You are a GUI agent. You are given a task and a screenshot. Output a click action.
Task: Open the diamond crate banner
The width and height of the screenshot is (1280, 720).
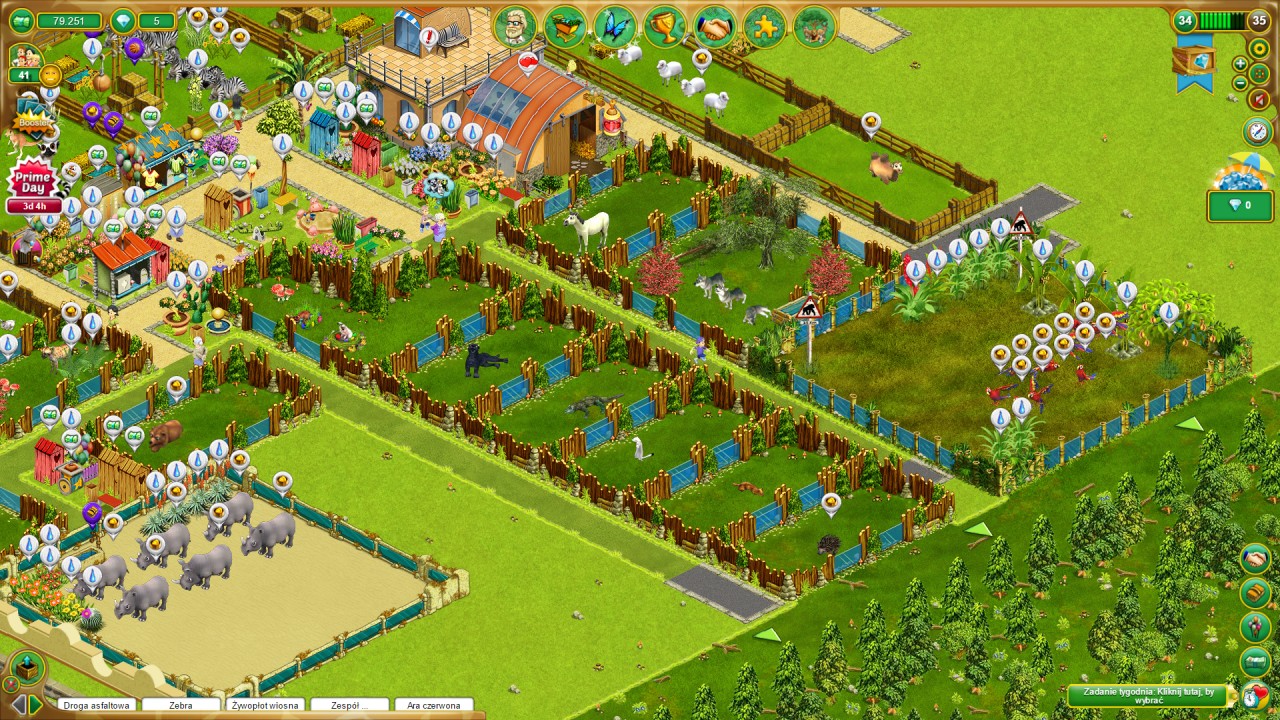click(1194, 62)
